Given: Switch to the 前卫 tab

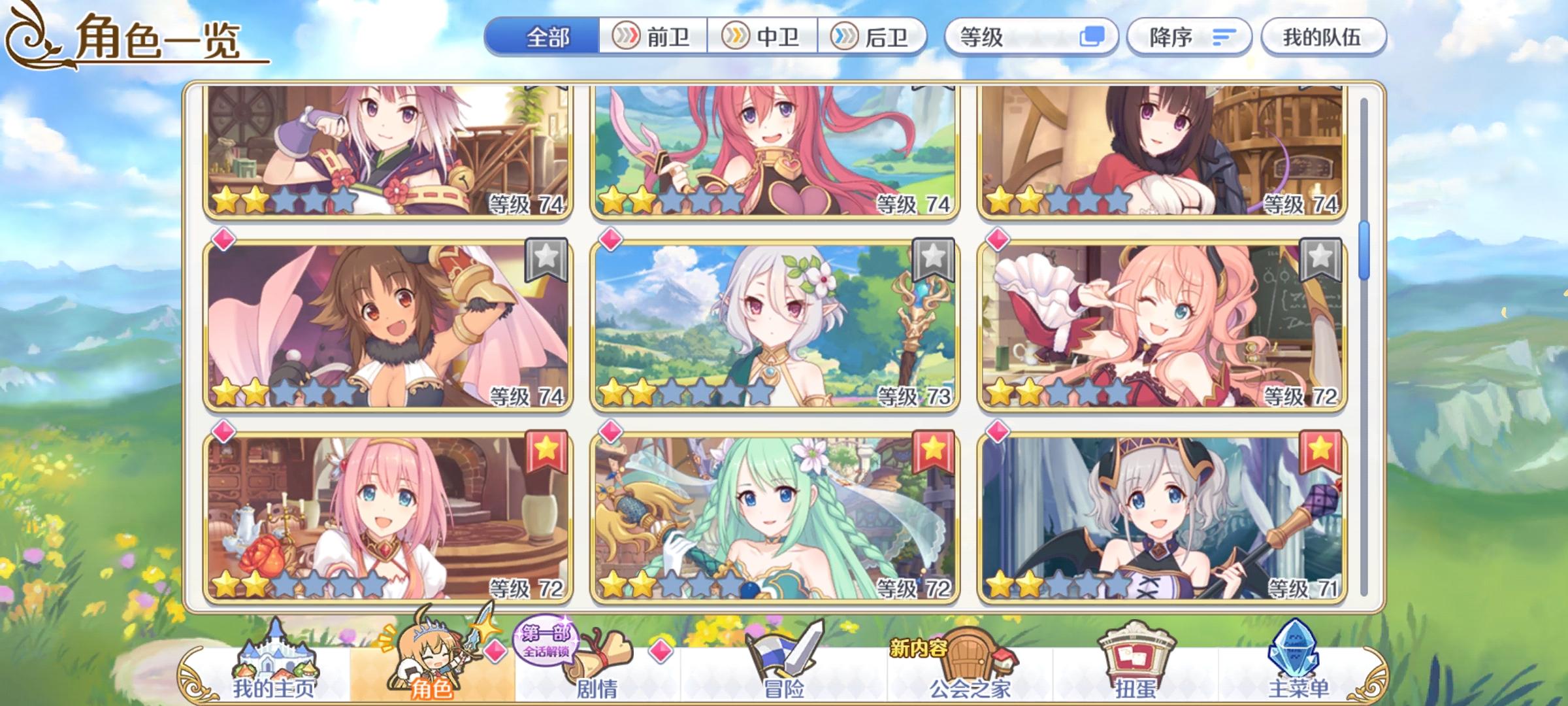Looking at the screenshot, I should [653, 37].
